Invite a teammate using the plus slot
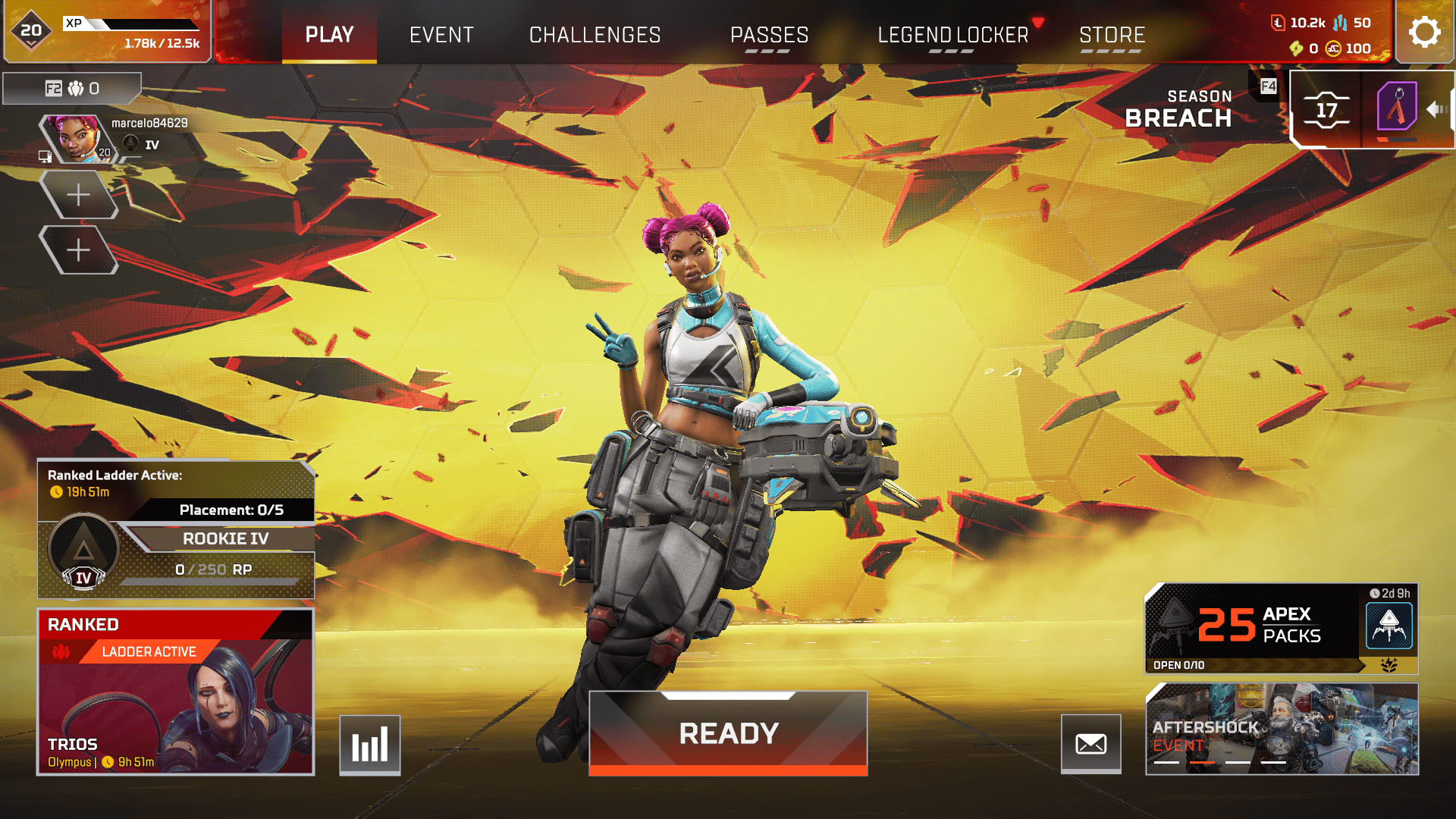Viewport: 1456px width, 819px height. (x=80, y=195)
